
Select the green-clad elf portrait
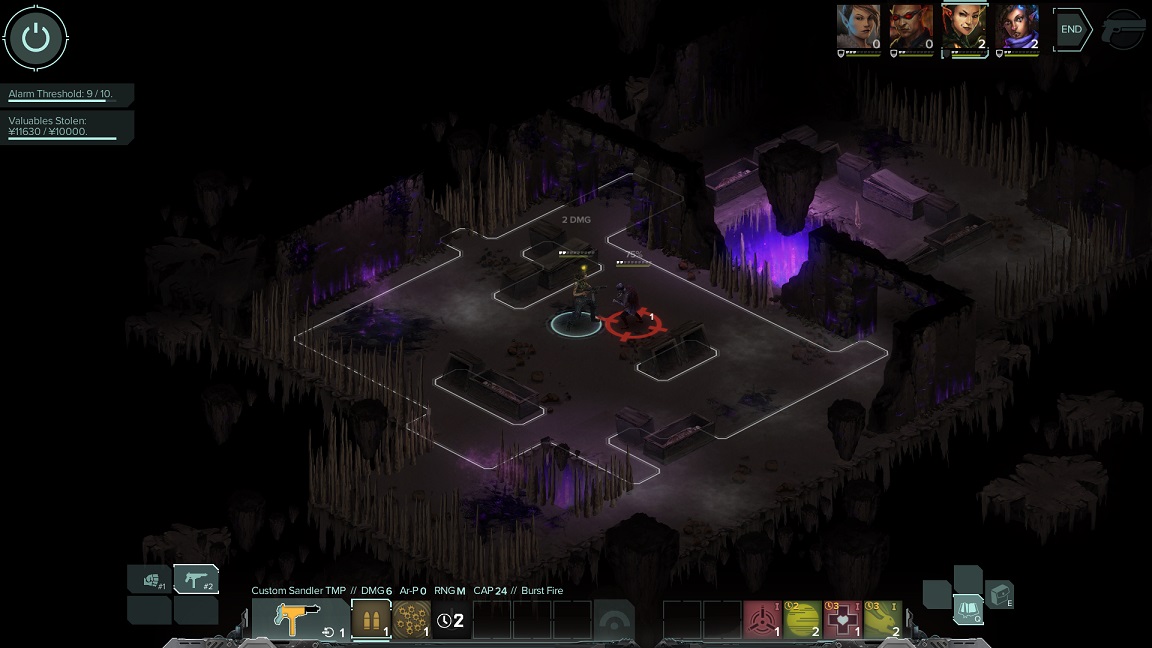point(964,27)
